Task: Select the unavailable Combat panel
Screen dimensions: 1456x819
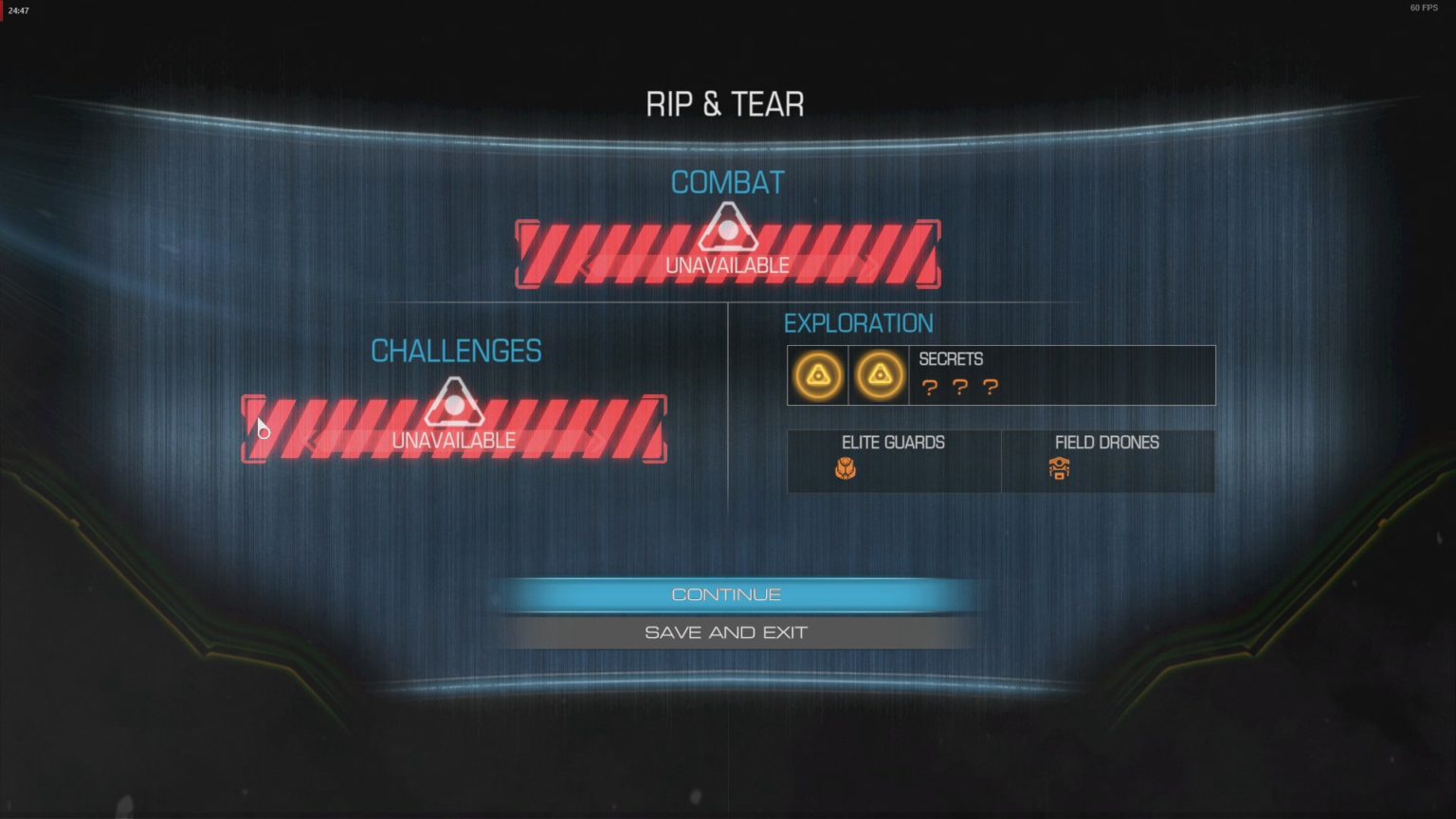Action: coord(727,255)
